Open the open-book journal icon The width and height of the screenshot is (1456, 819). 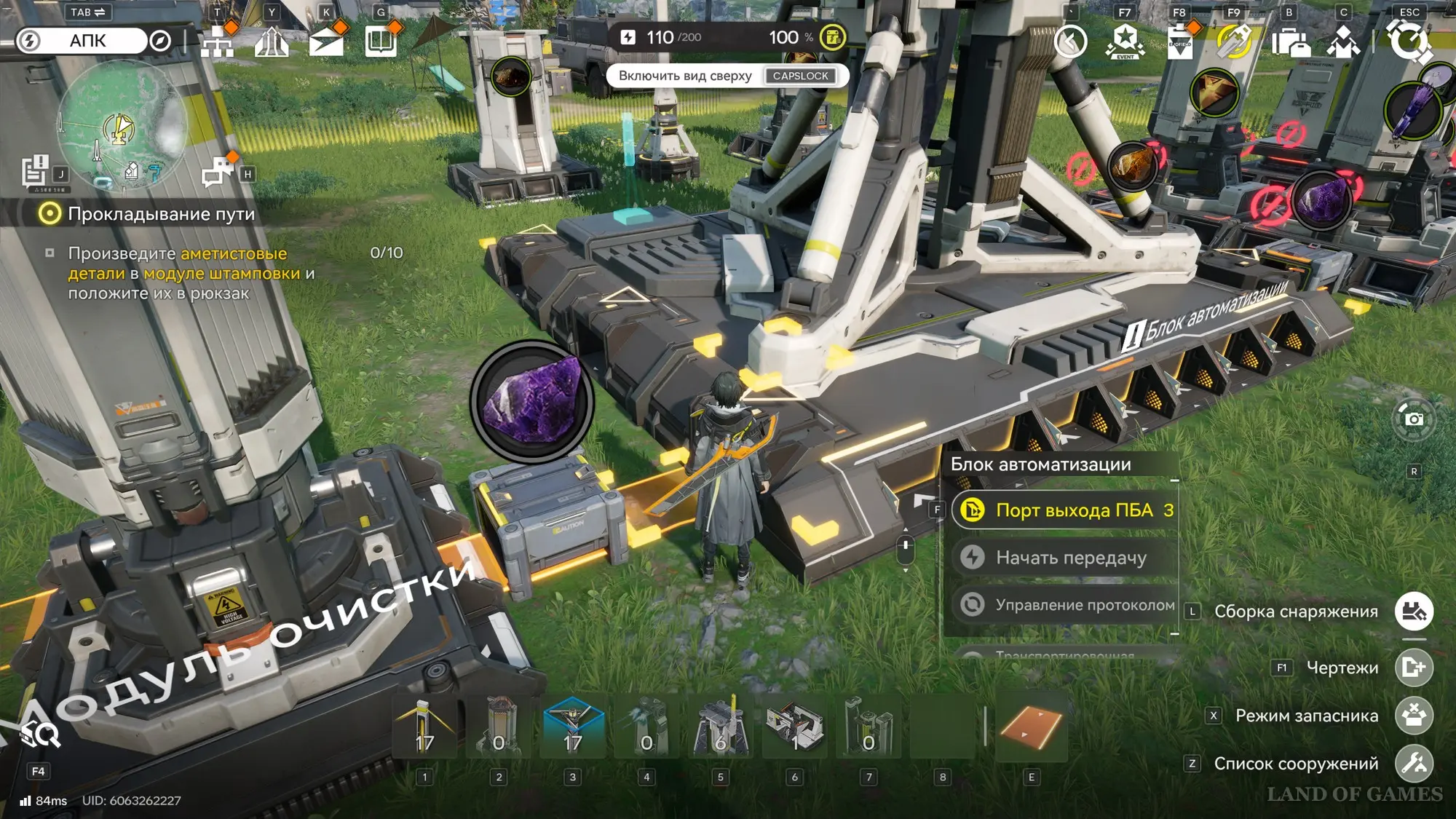[381, 41]
